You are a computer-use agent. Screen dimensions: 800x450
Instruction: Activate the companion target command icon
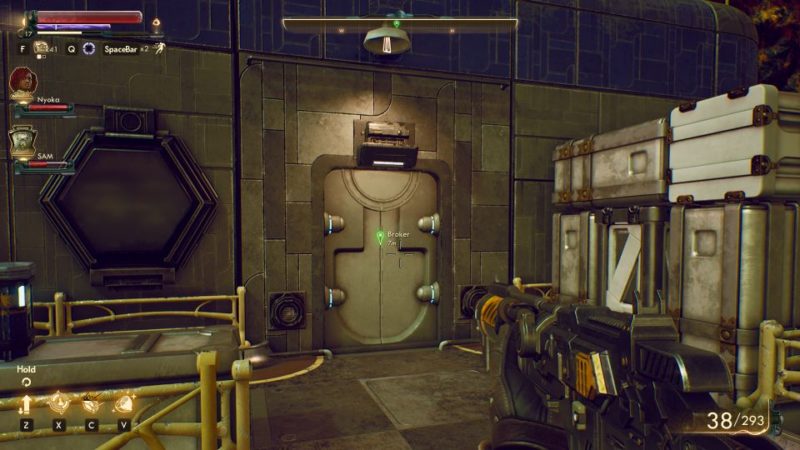click(x=58, y=403)
